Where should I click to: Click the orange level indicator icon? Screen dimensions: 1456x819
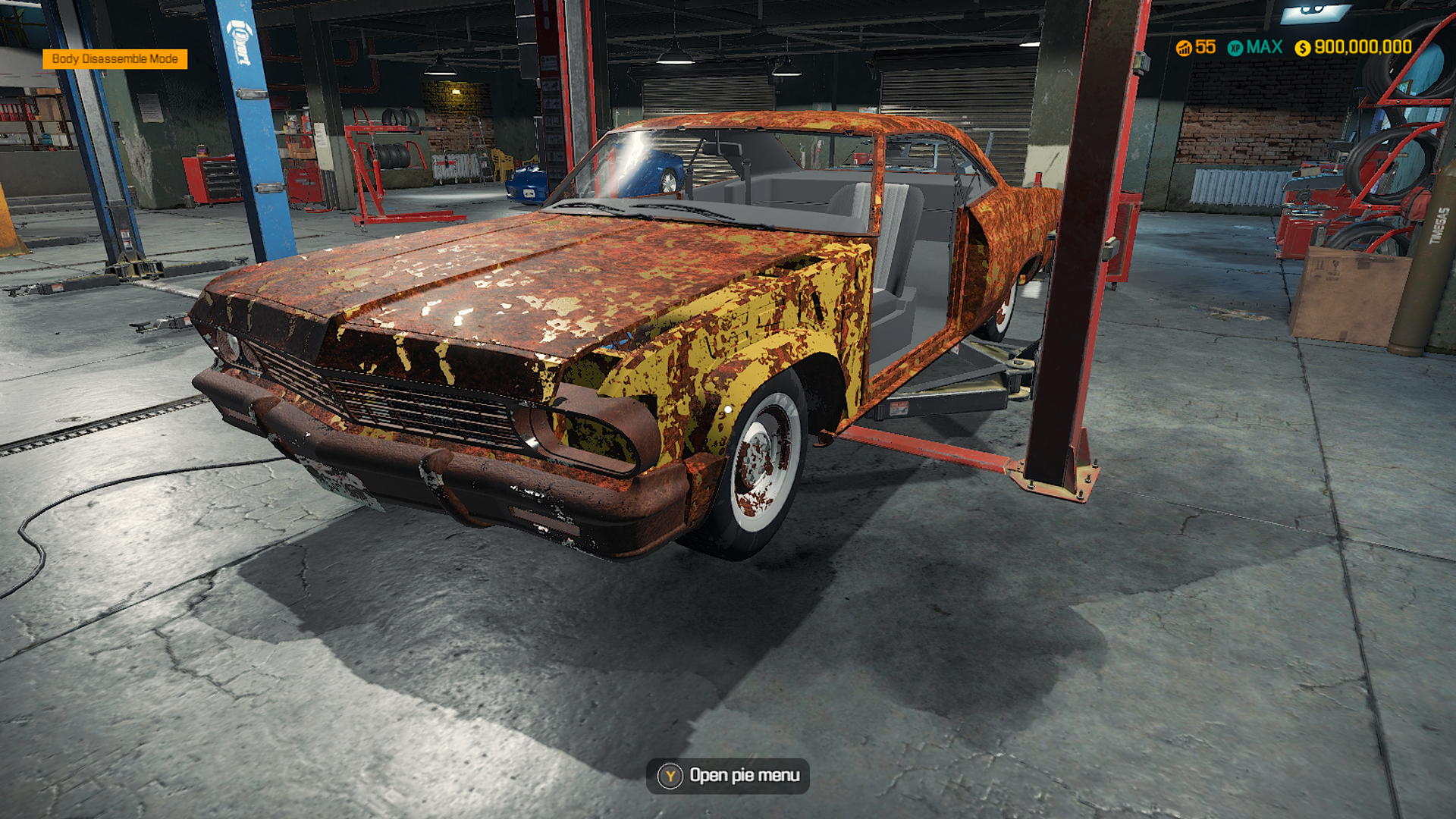click(x=1185, y=47)
